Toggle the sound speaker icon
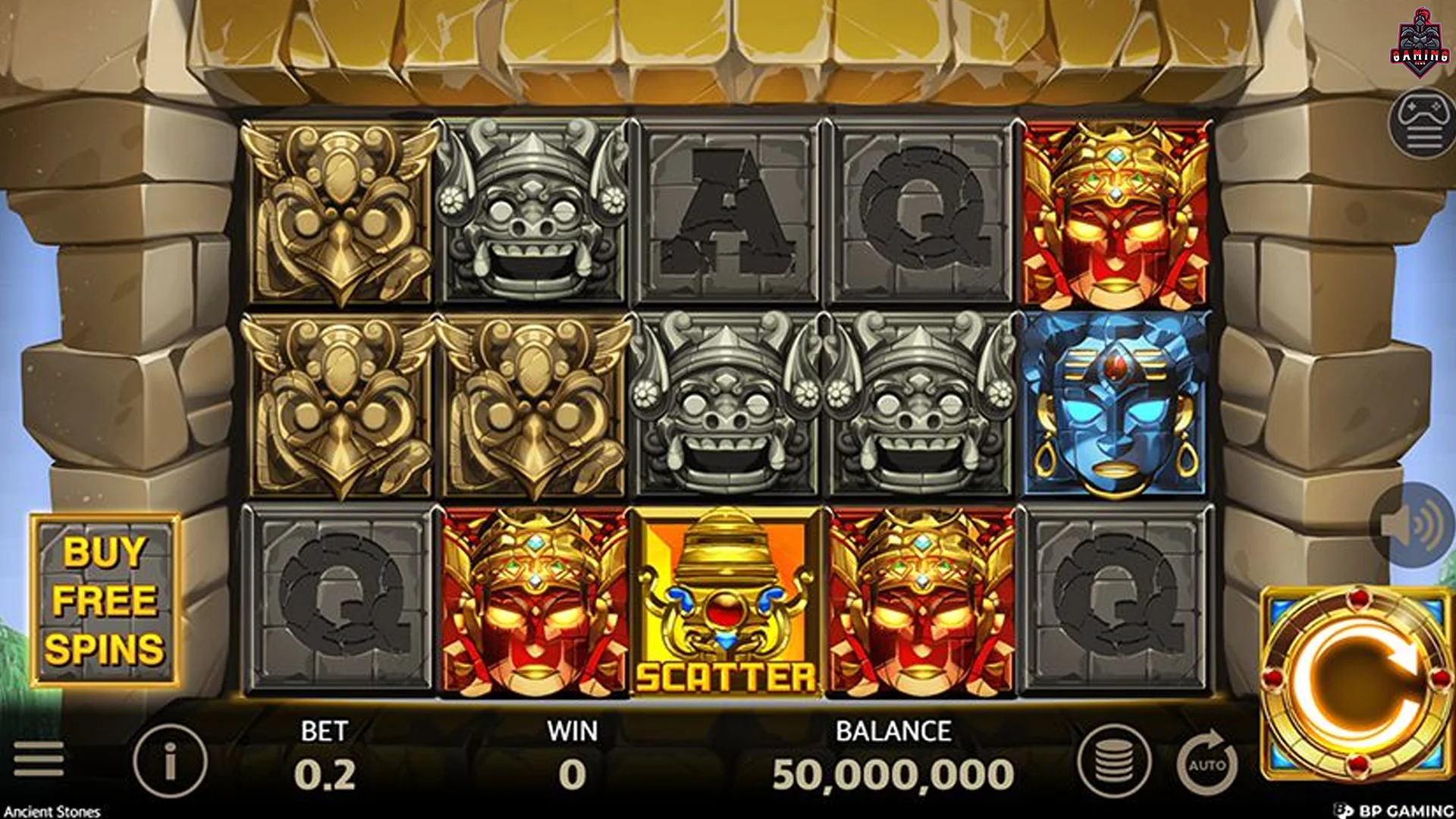Image resolution: width=1456 pixels, height=819 pixels. (x=1417, y=524)
